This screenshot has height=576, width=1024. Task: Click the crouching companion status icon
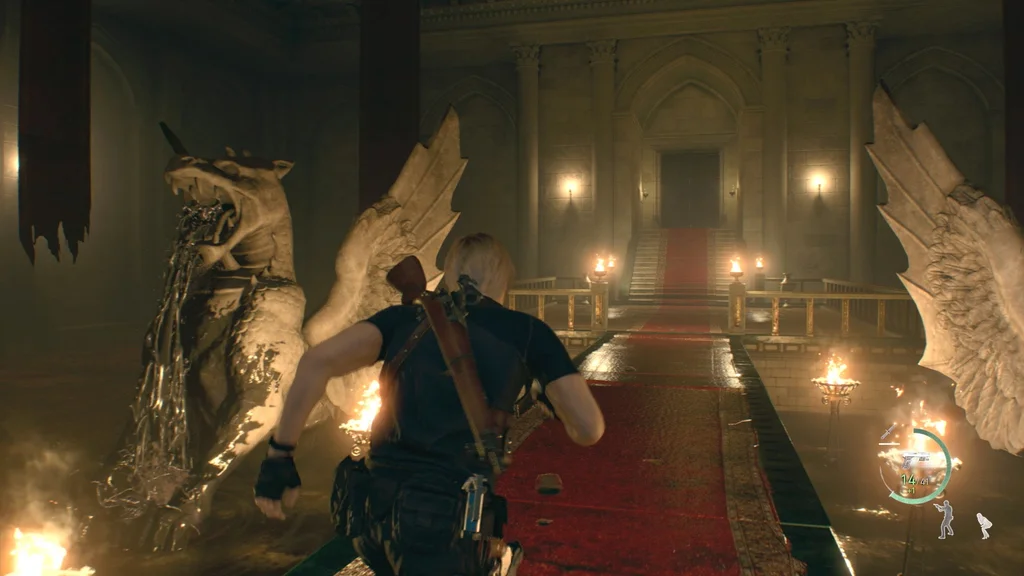(x=985, y=525)
